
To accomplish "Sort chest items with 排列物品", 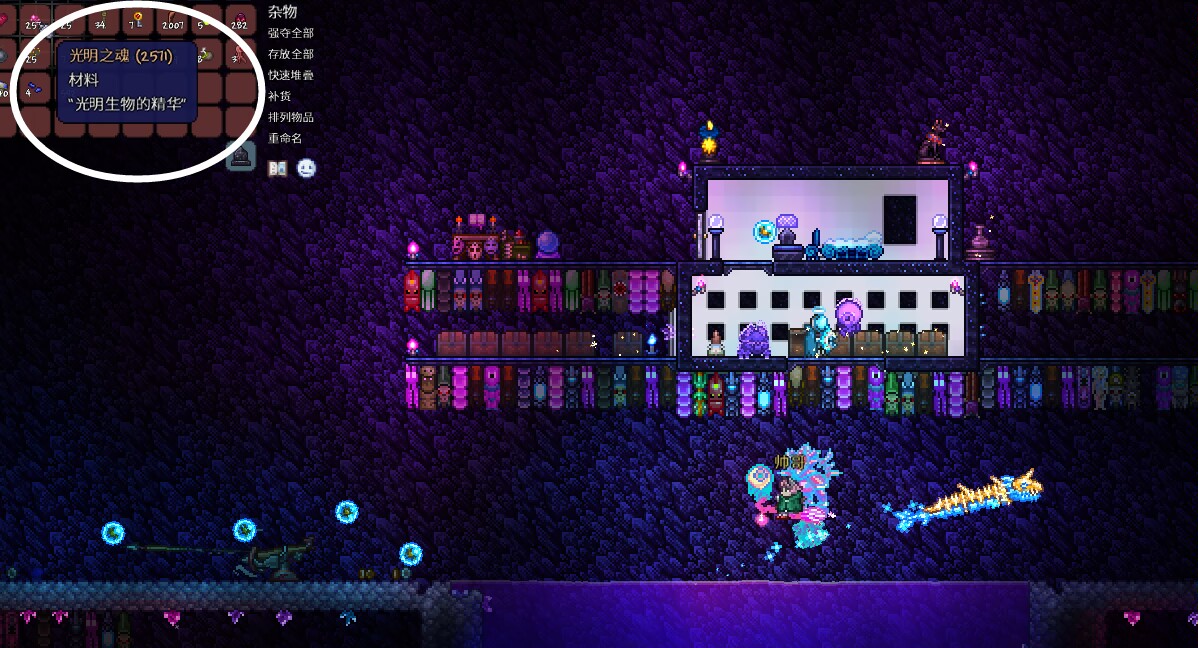I will (x=291, y=117).
